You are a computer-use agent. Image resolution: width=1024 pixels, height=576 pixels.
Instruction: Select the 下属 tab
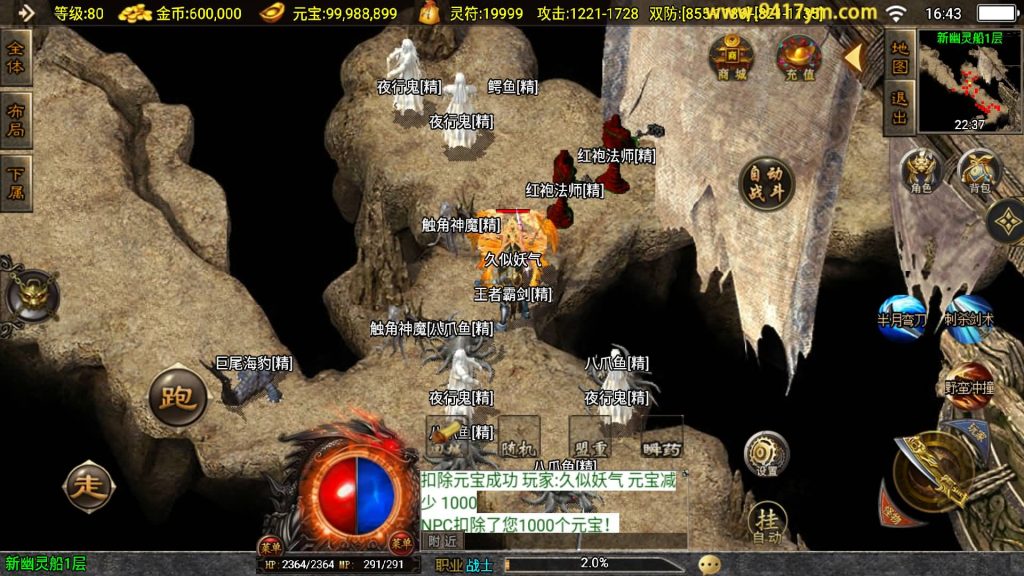(16, 182)
